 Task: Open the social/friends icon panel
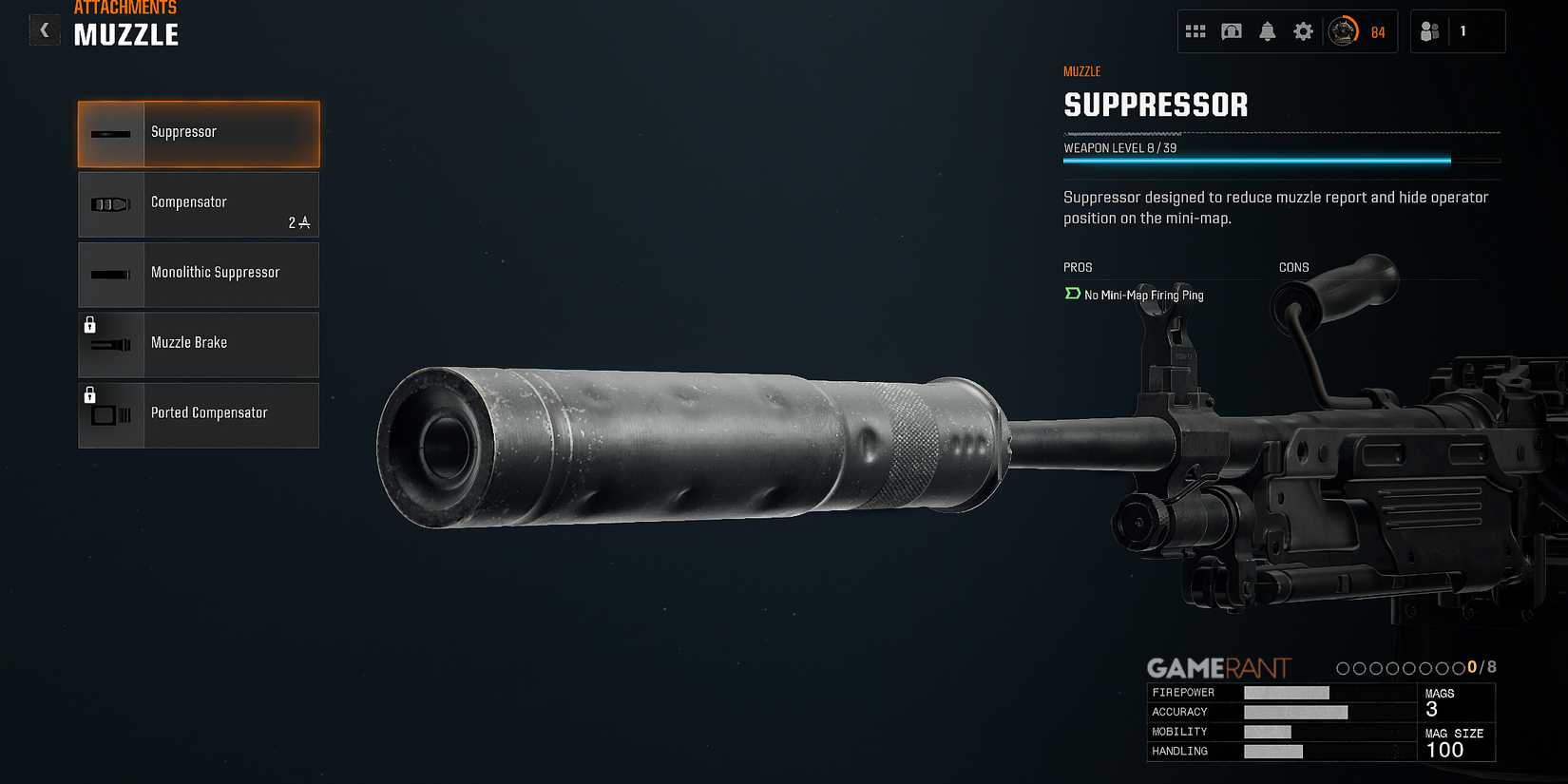[x=1430, y=31]
